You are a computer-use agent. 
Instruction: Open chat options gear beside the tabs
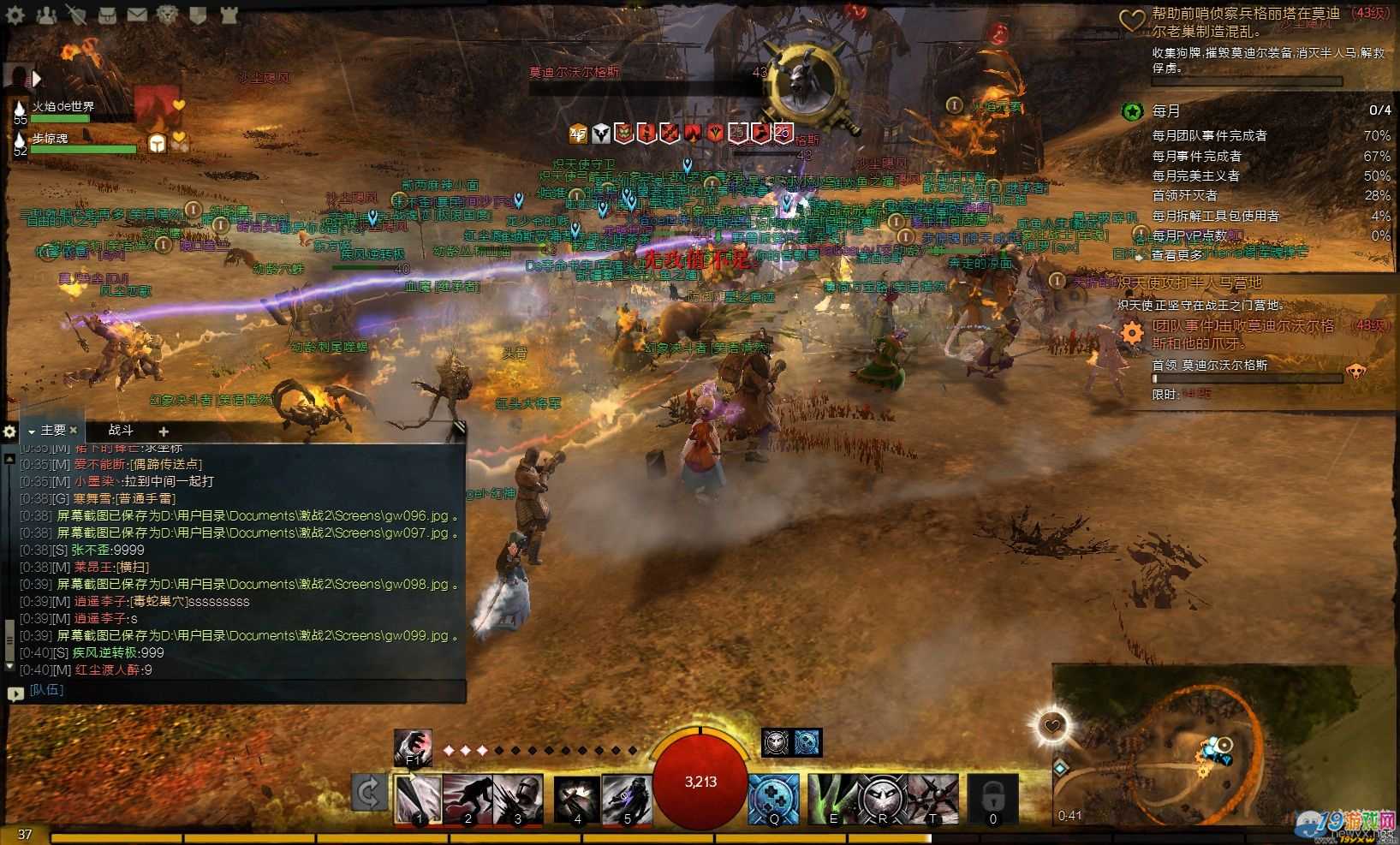pyautogui.click(x=10, y=431)
